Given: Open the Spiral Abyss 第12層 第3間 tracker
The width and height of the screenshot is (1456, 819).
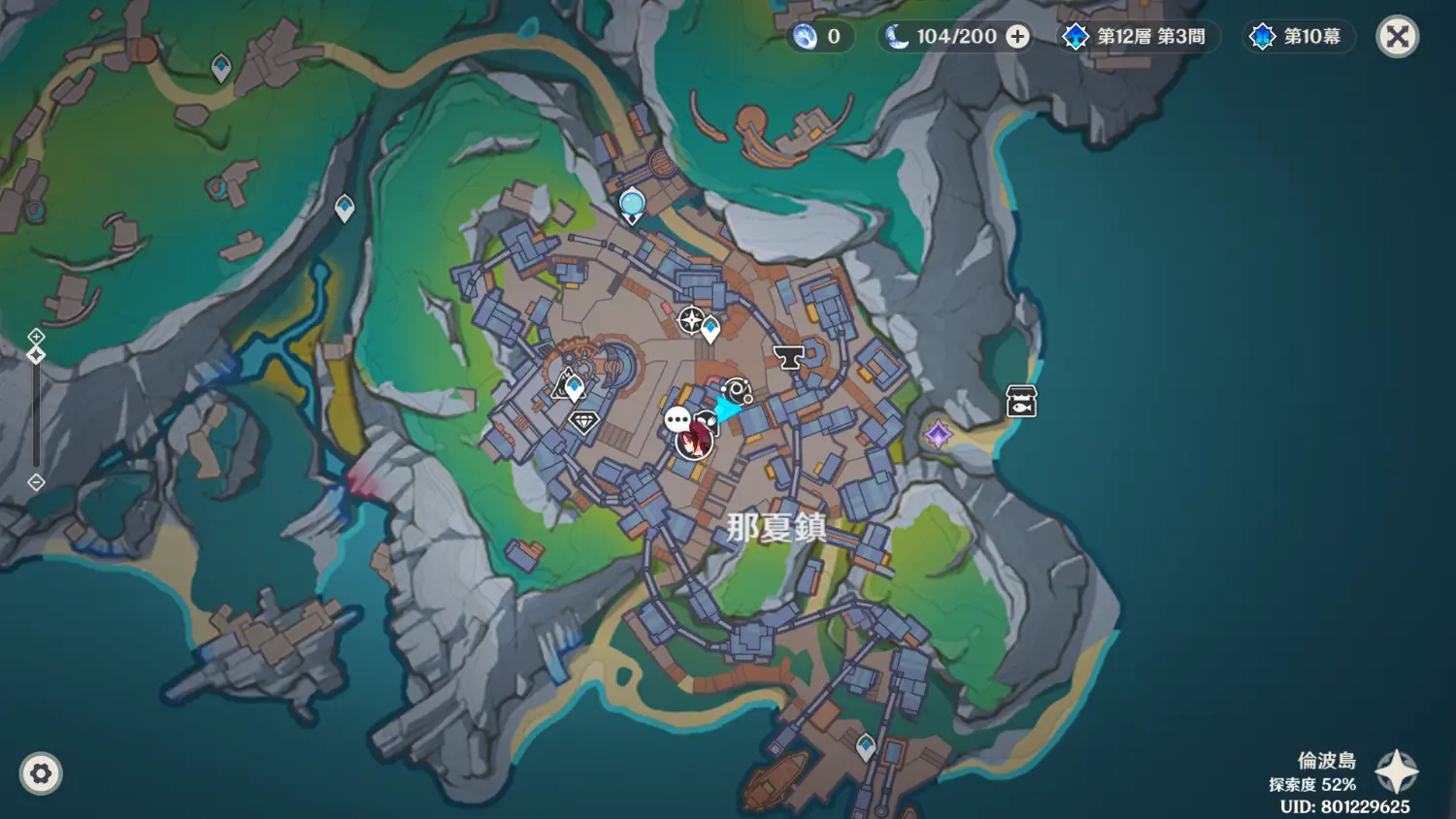Looking at the screenshot, I should click(x=1134, y=37).
